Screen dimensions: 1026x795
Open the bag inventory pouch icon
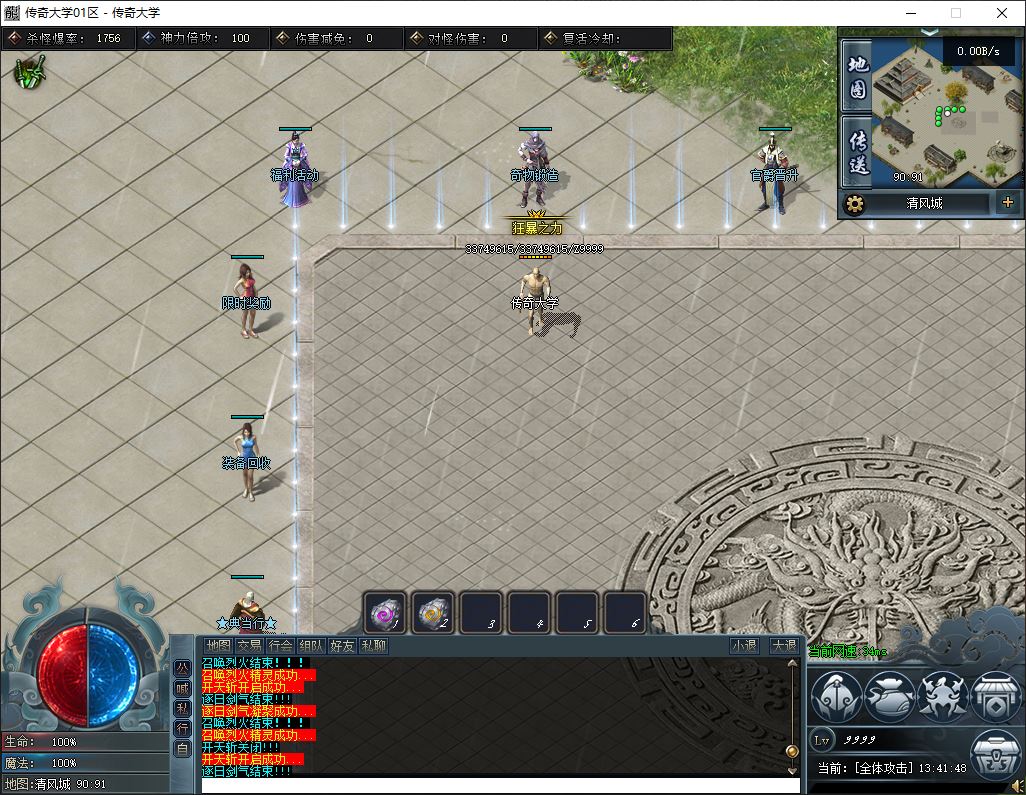(890, 696)
